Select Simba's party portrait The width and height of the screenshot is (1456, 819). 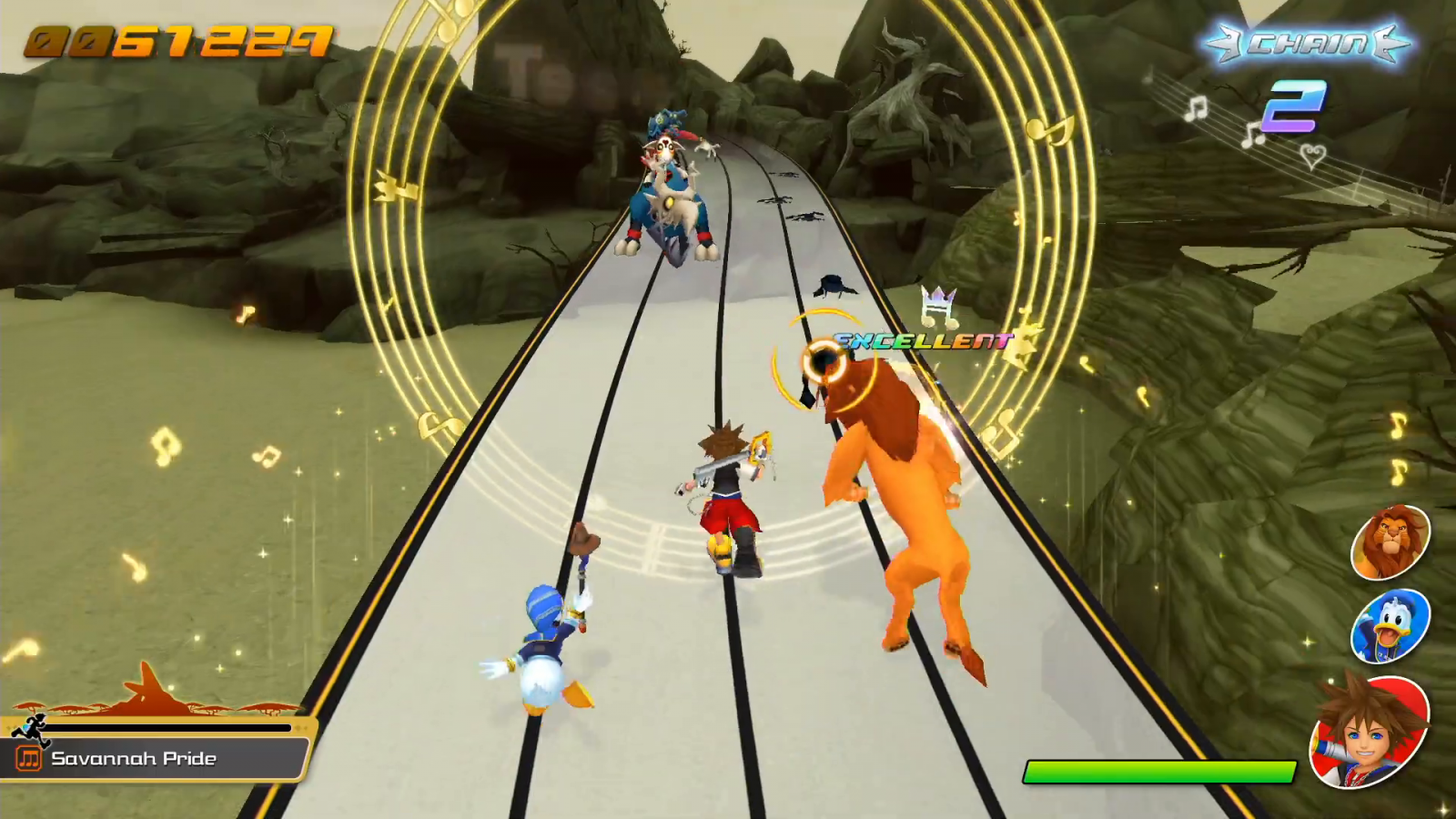1390,542
